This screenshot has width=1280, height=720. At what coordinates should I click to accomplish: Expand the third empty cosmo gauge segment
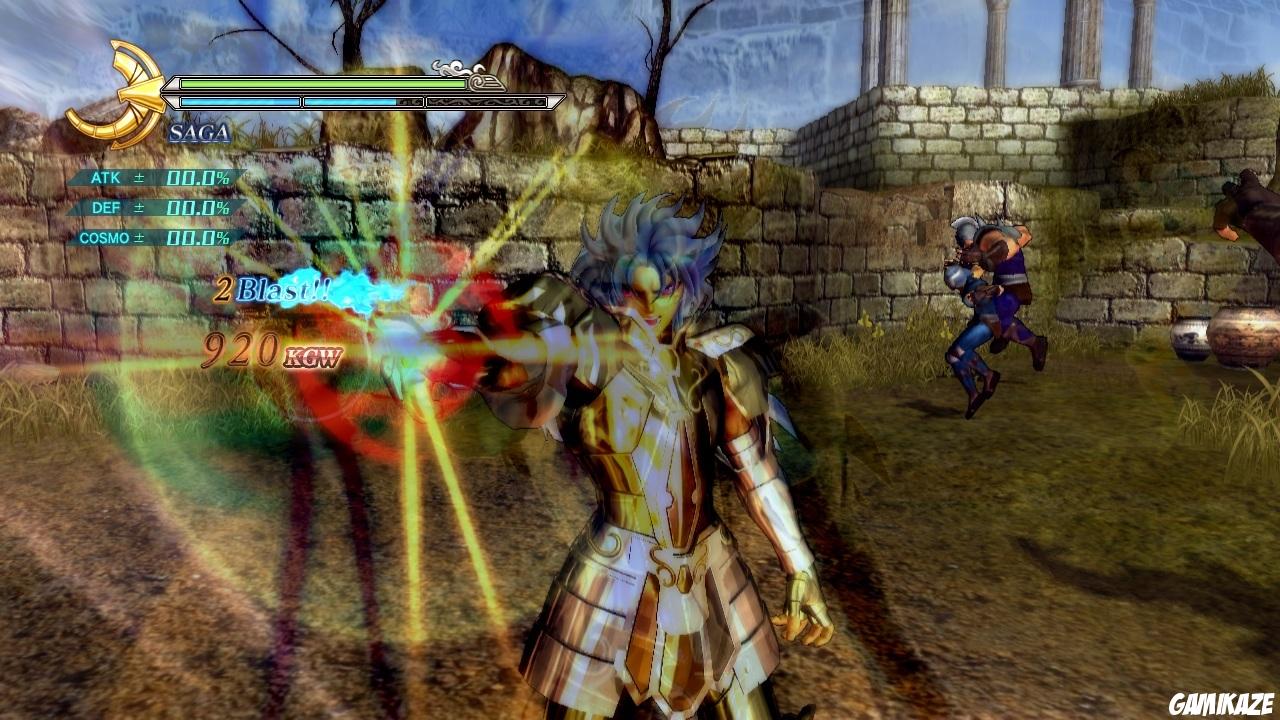coord(485,102)
